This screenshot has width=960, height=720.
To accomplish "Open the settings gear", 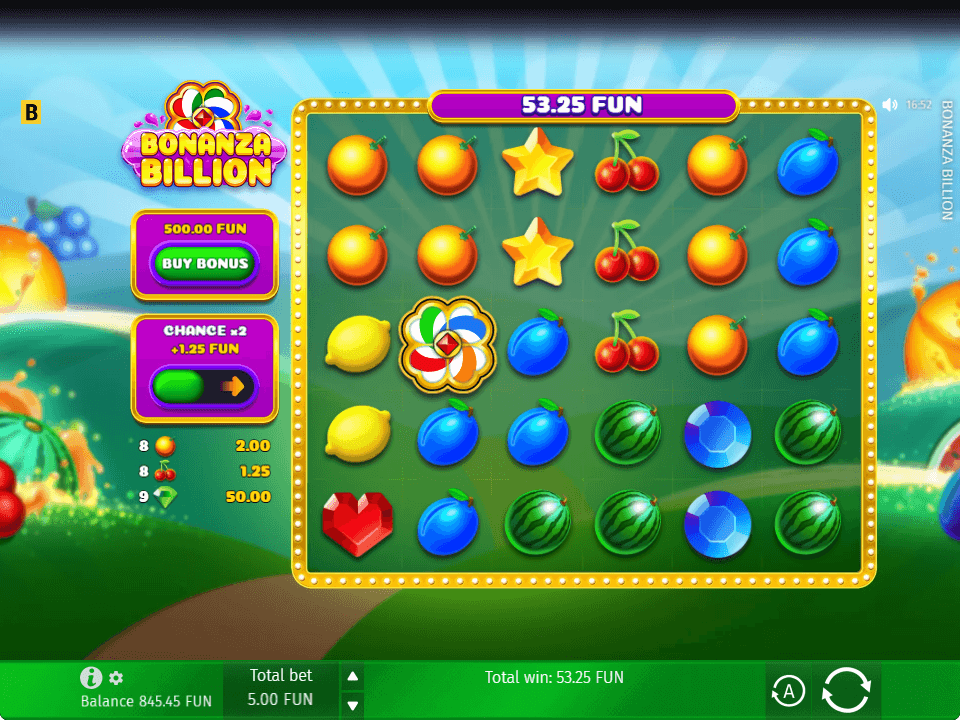I will pyautogui.click(x=116, y=678).
